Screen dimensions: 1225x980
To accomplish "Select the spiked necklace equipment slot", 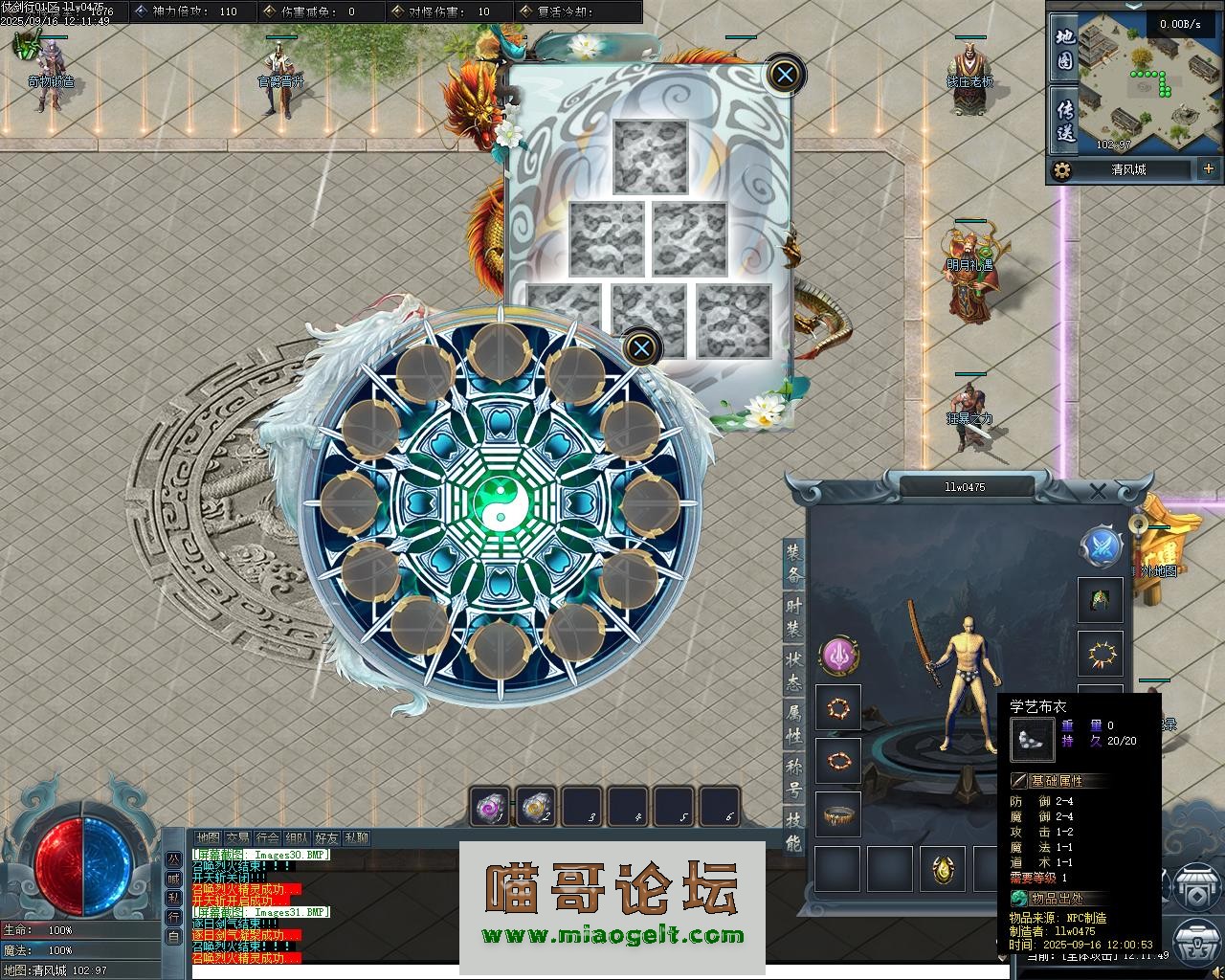I will 1101,655.
